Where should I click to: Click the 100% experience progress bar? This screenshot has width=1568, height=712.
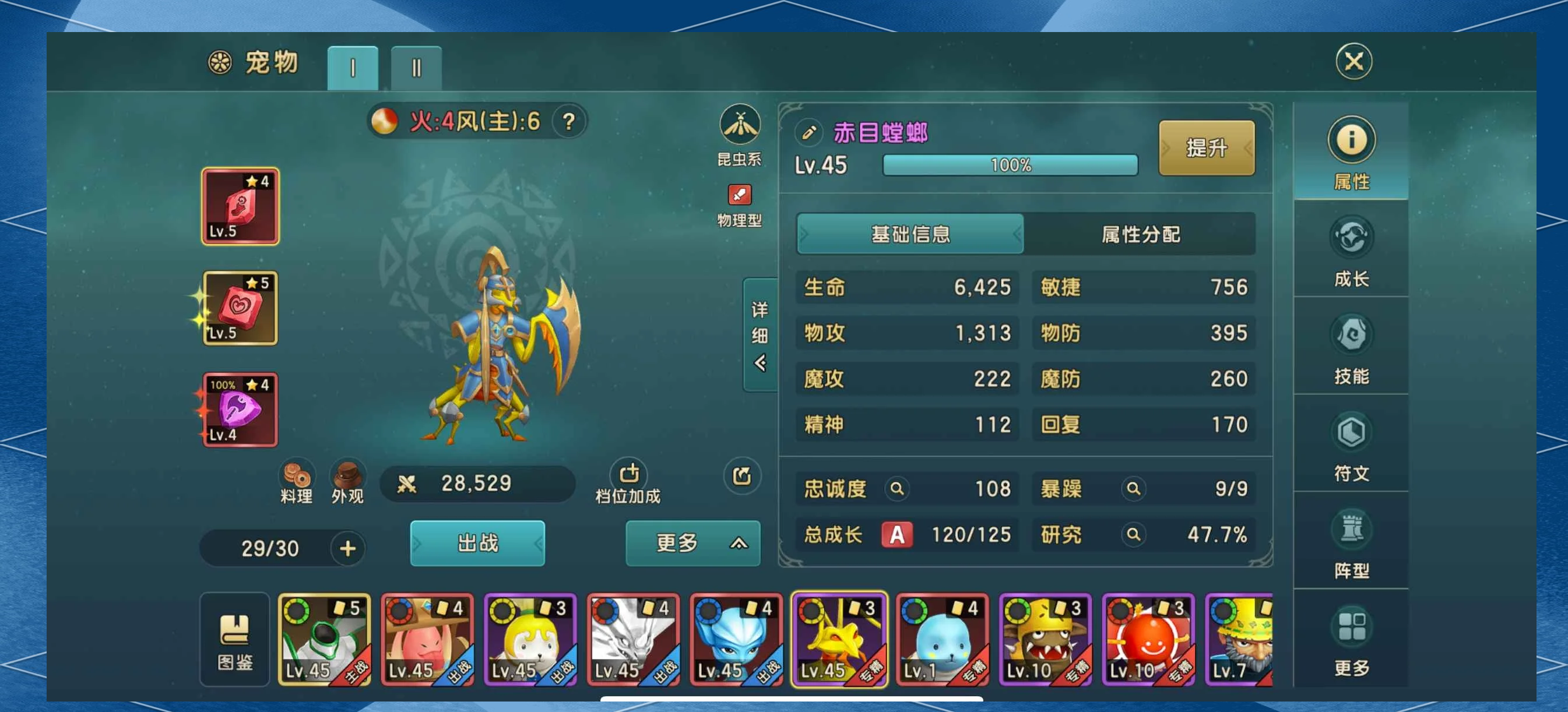tap(1010, 164)
